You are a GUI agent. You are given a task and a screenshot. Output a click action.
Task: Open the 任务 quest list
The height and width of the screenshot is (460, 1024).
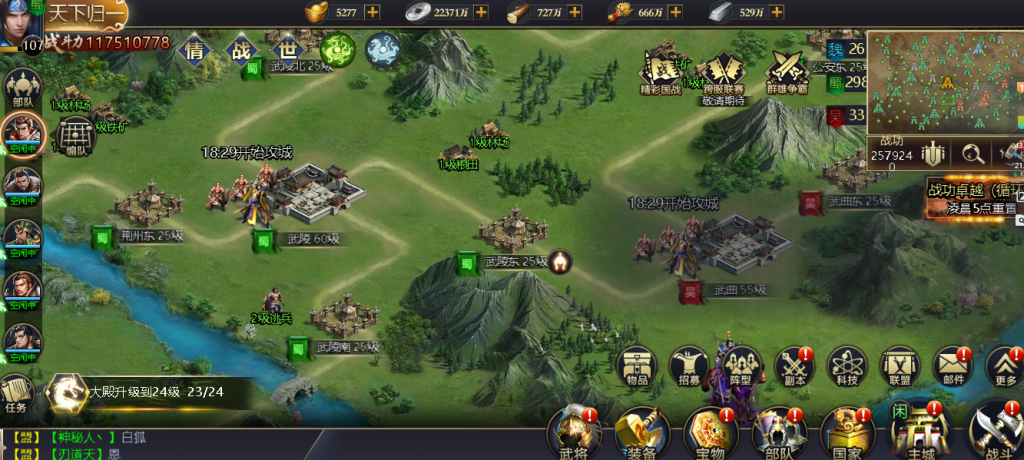pyautogui.click(x=15, y=393)
